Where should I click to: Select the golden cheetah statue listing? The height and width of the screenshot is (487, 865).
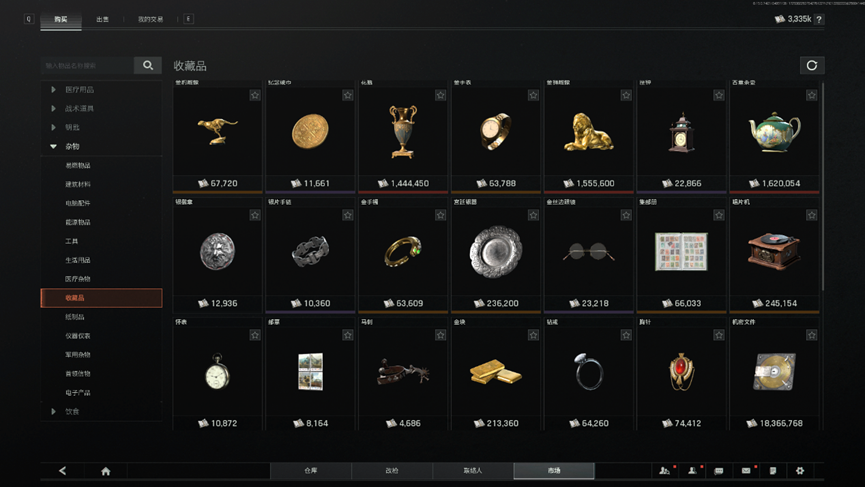(217, 132)
